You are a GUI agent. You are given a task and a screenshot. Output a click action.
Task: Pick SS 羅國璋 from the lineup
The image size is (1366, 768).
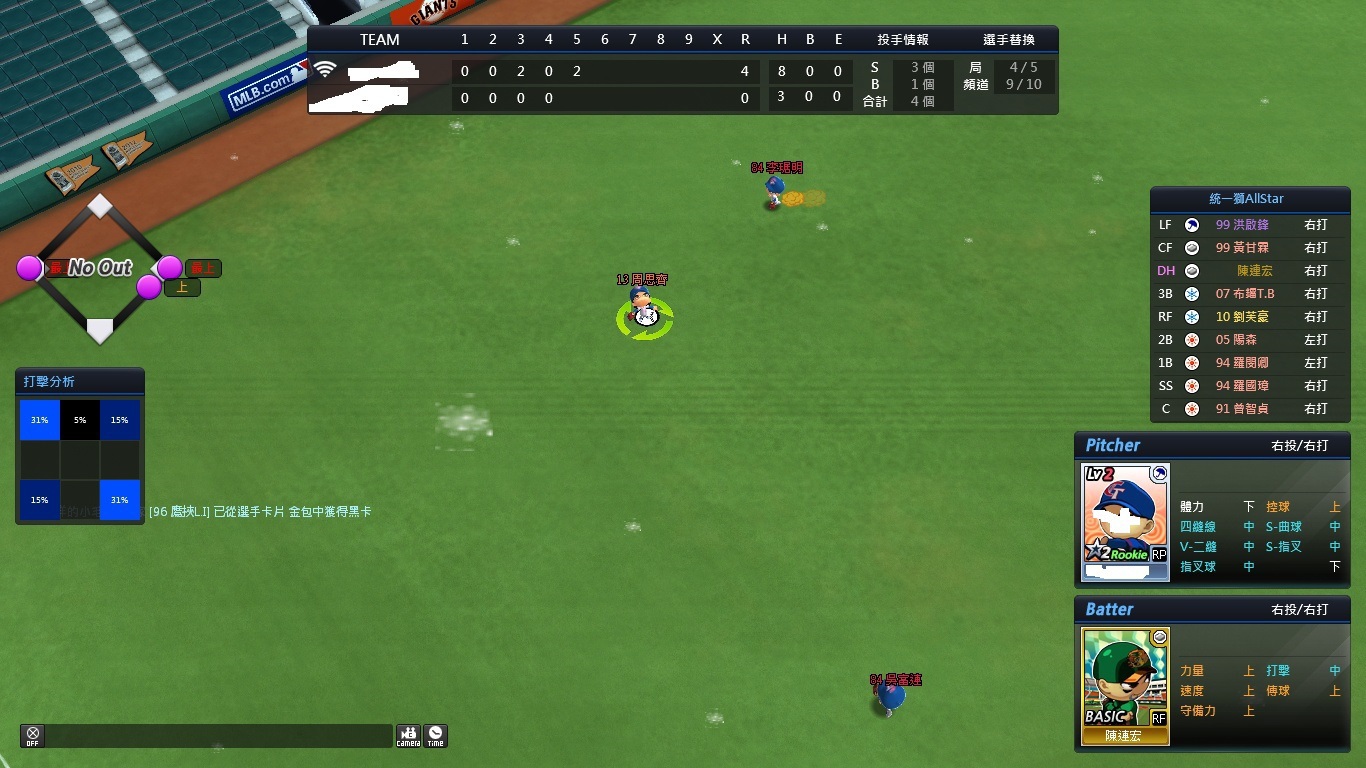(1250, 386)
